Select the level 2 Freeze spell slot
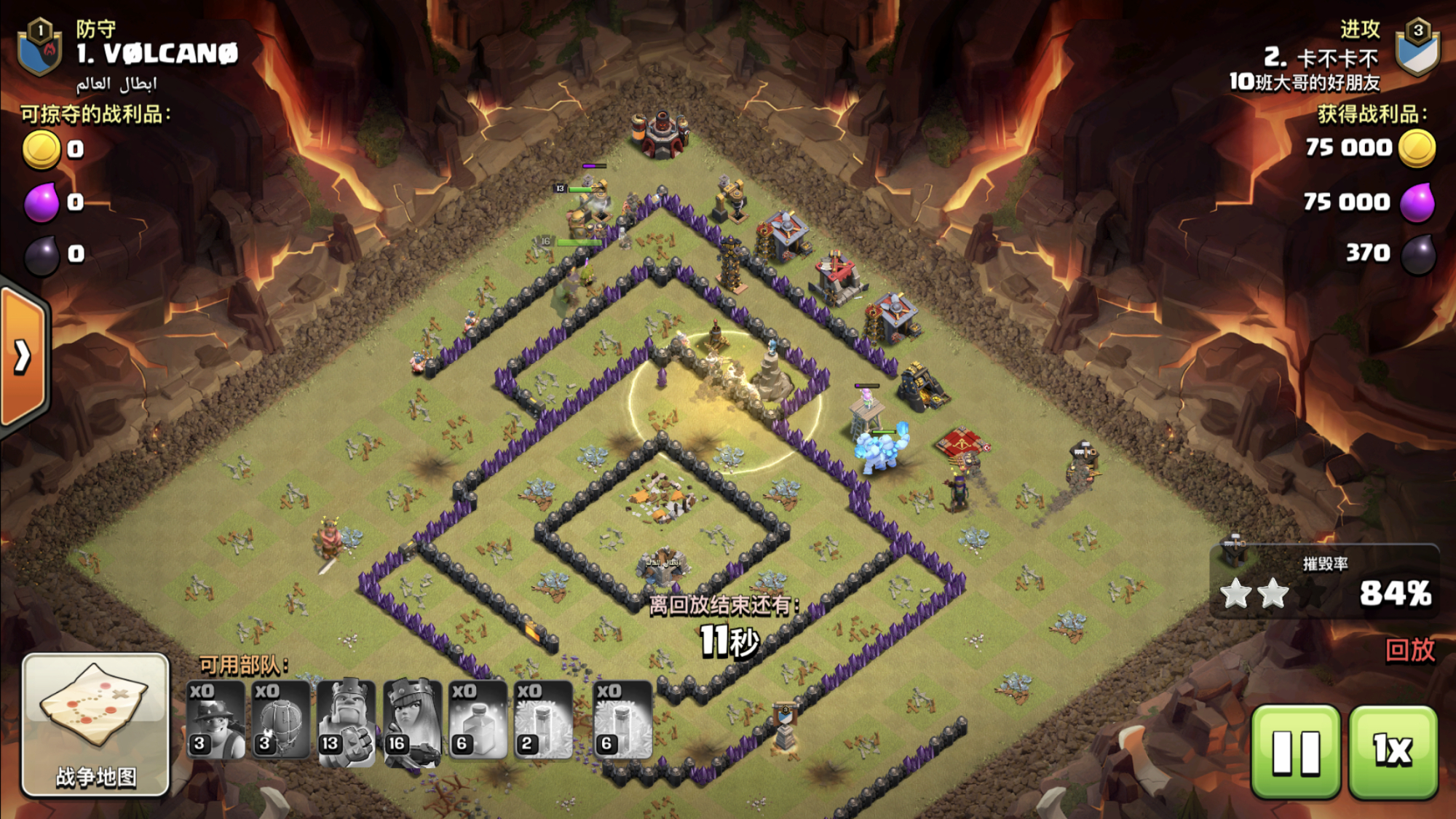 [x=543, y=720]
